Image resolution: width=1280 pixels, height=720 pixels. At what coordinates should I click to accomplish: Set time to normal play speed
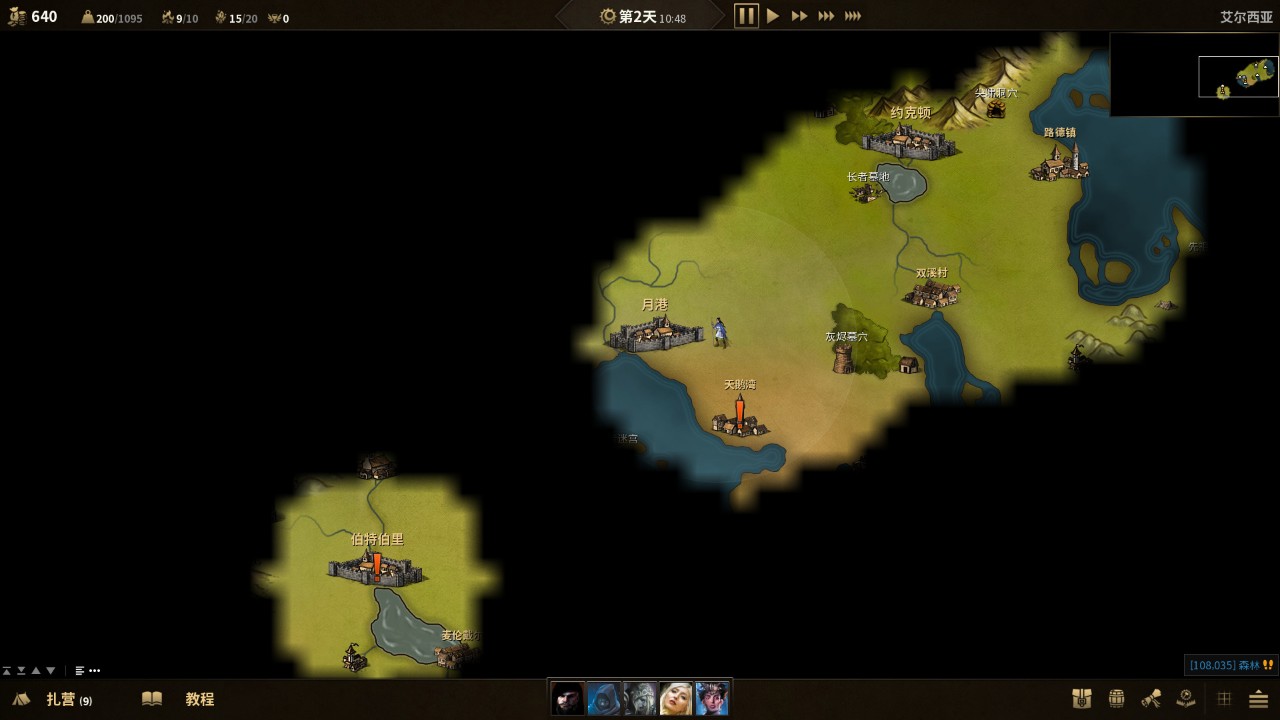pos(773,16)
